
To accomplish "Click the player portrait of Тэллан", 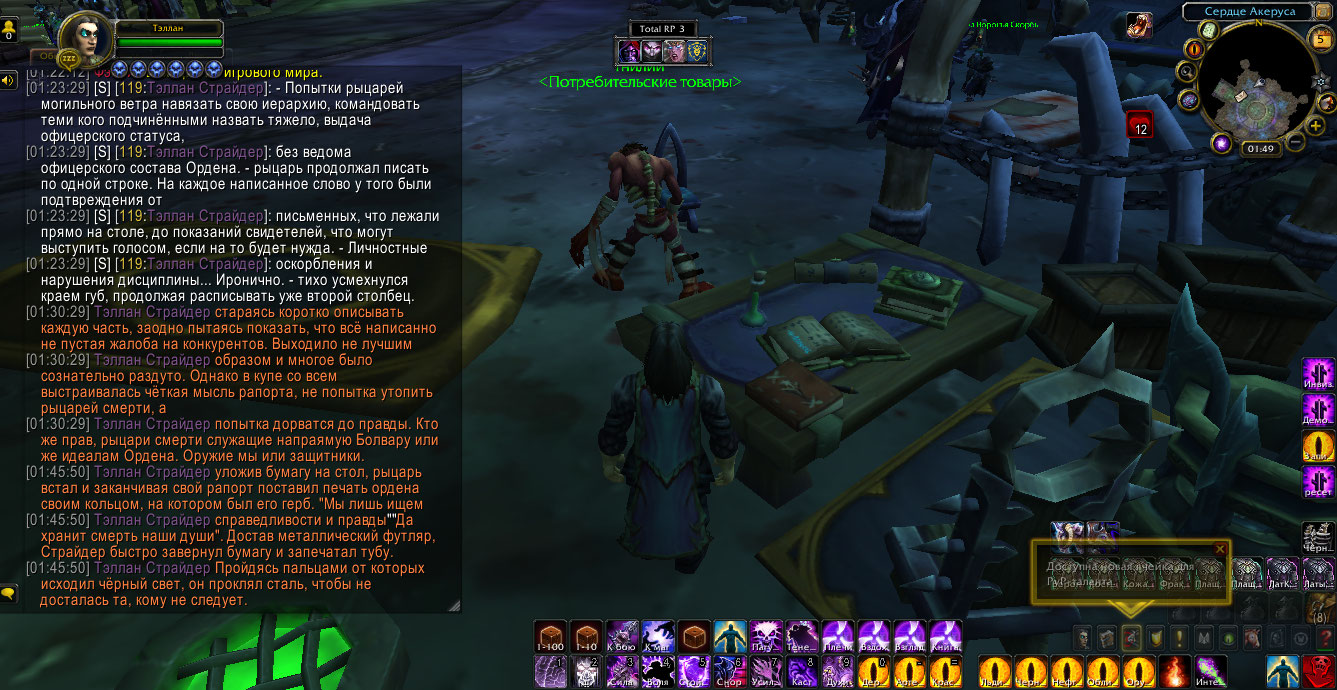I will coord(84,40).
